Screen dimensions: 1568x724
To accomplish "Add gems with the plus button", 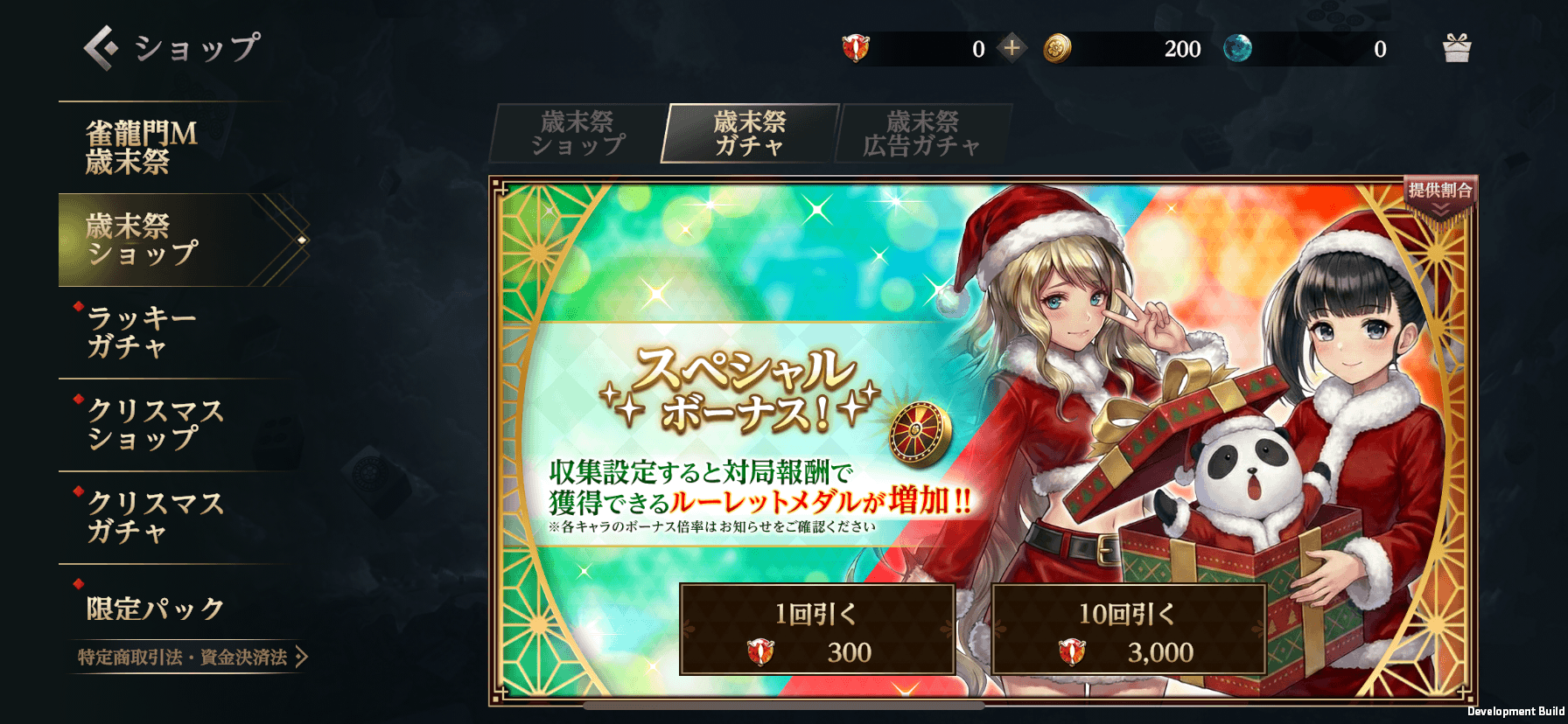I will (1011, 48).
